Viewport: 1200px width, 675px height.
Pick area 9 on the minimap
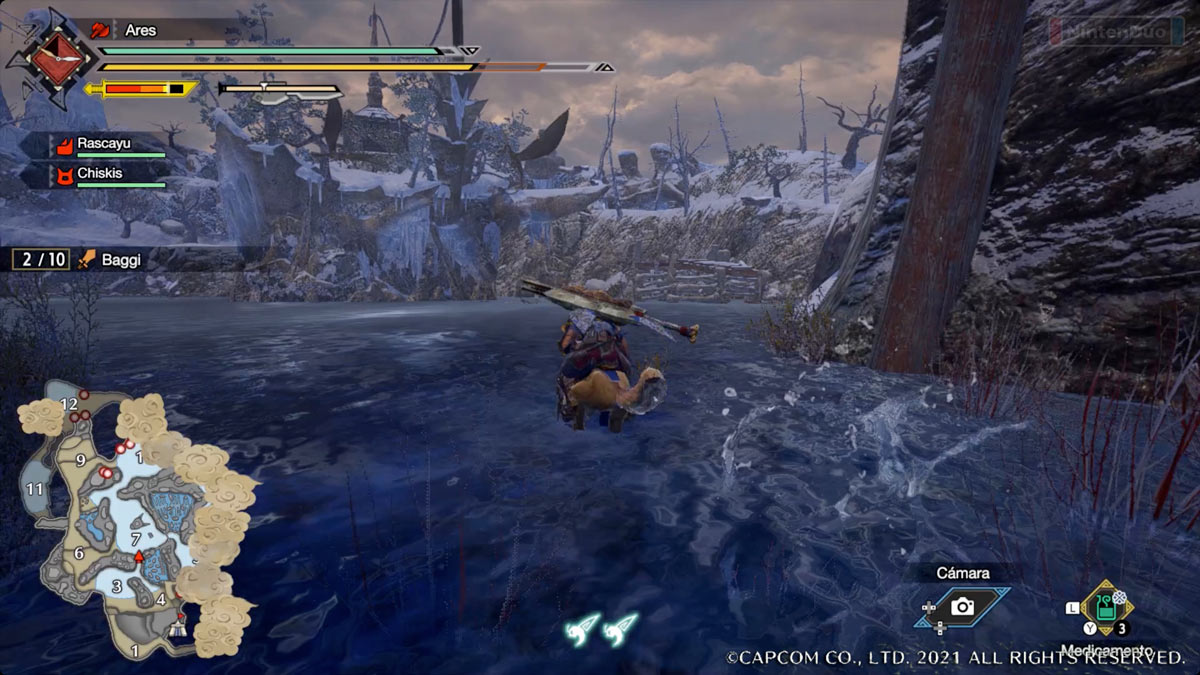[81, 460]
